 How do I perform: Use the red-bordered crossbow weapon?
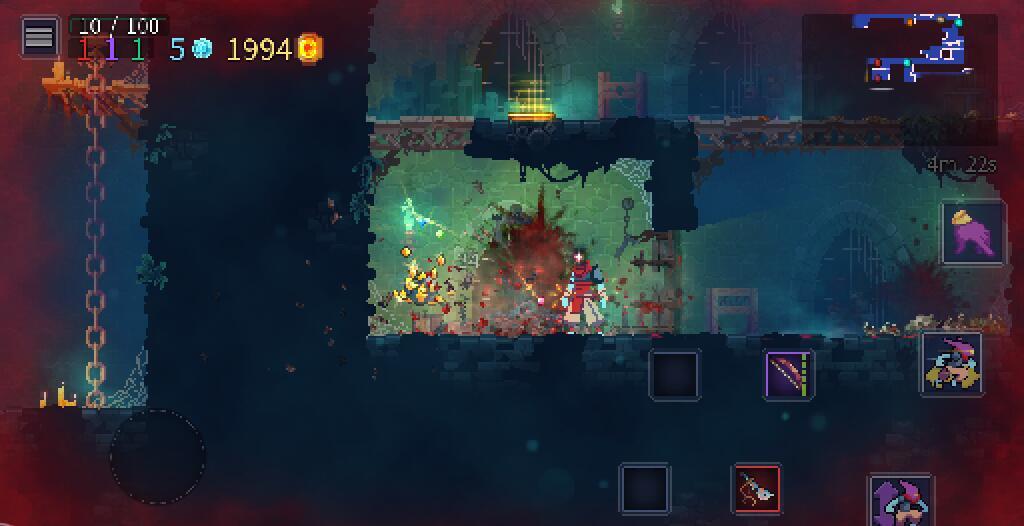click(757, 489)
